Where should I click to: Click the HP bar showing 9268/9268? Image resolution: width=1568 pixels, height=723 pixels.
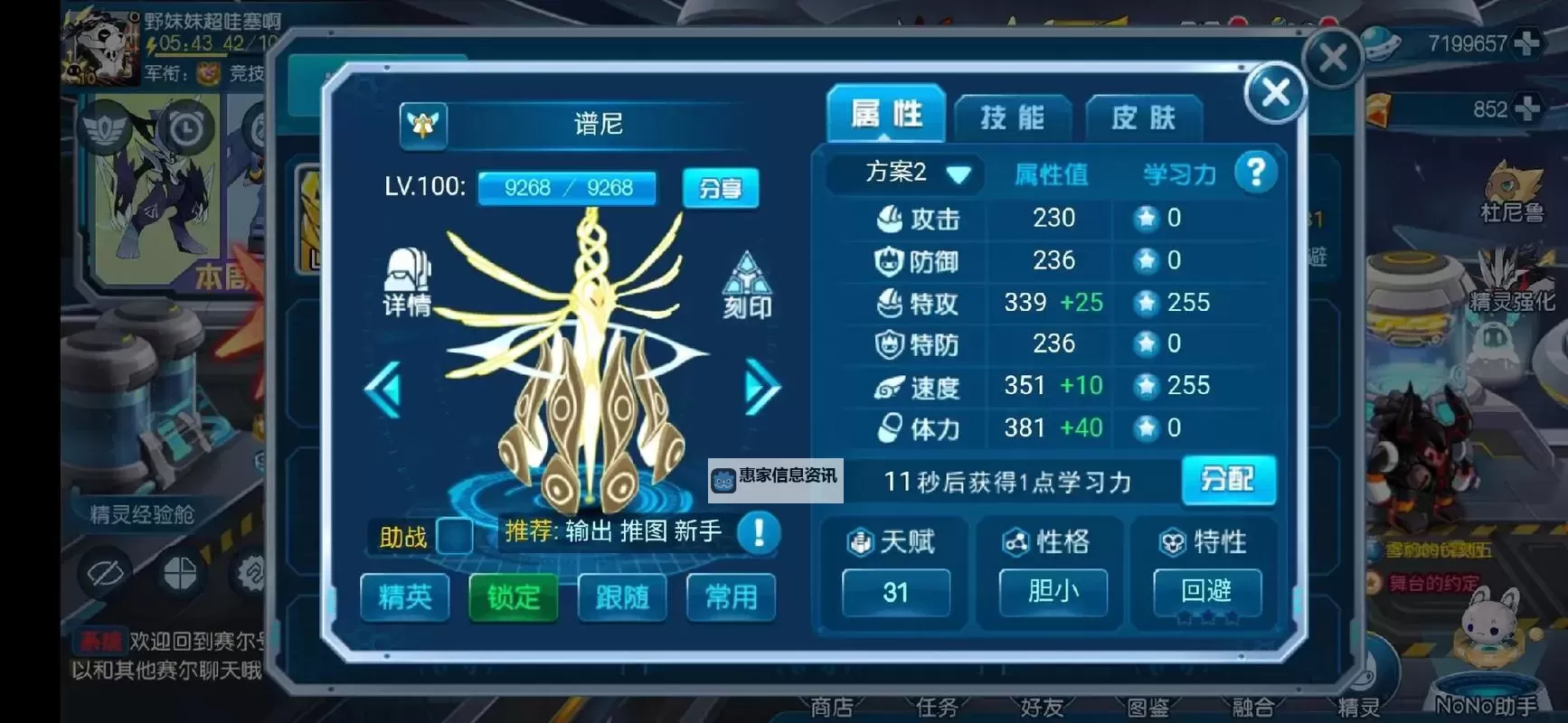pos(567,188)
